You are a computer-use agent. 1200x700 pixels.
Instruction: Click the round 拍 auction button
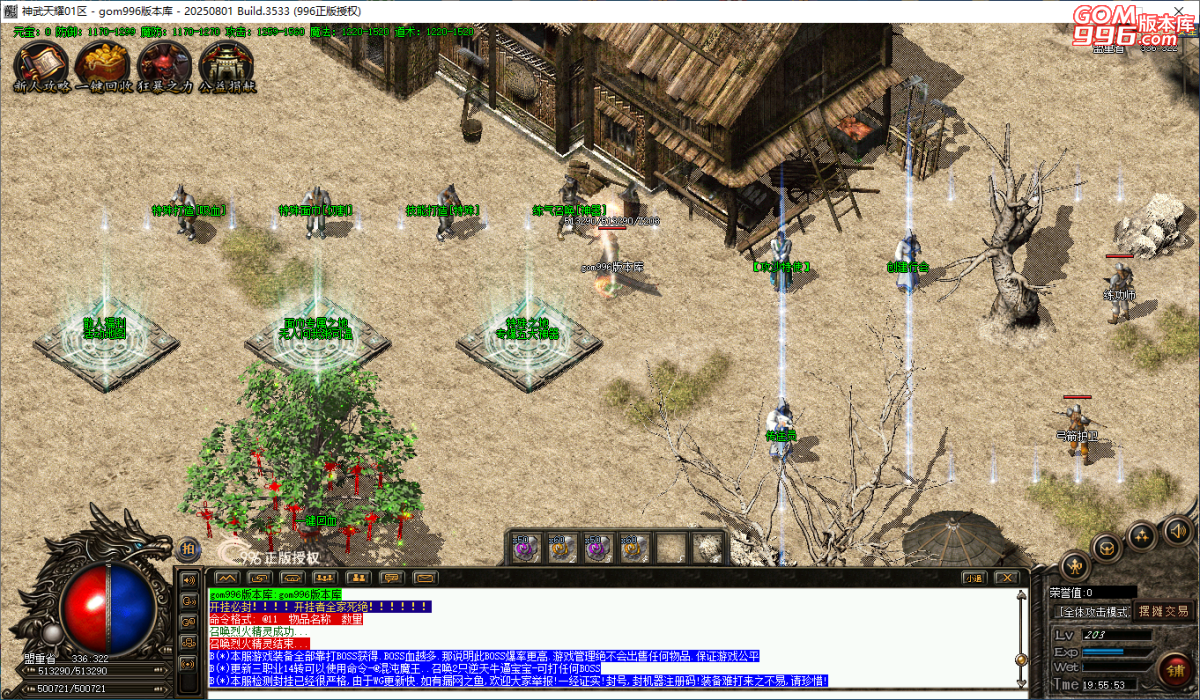pos(188,547)
